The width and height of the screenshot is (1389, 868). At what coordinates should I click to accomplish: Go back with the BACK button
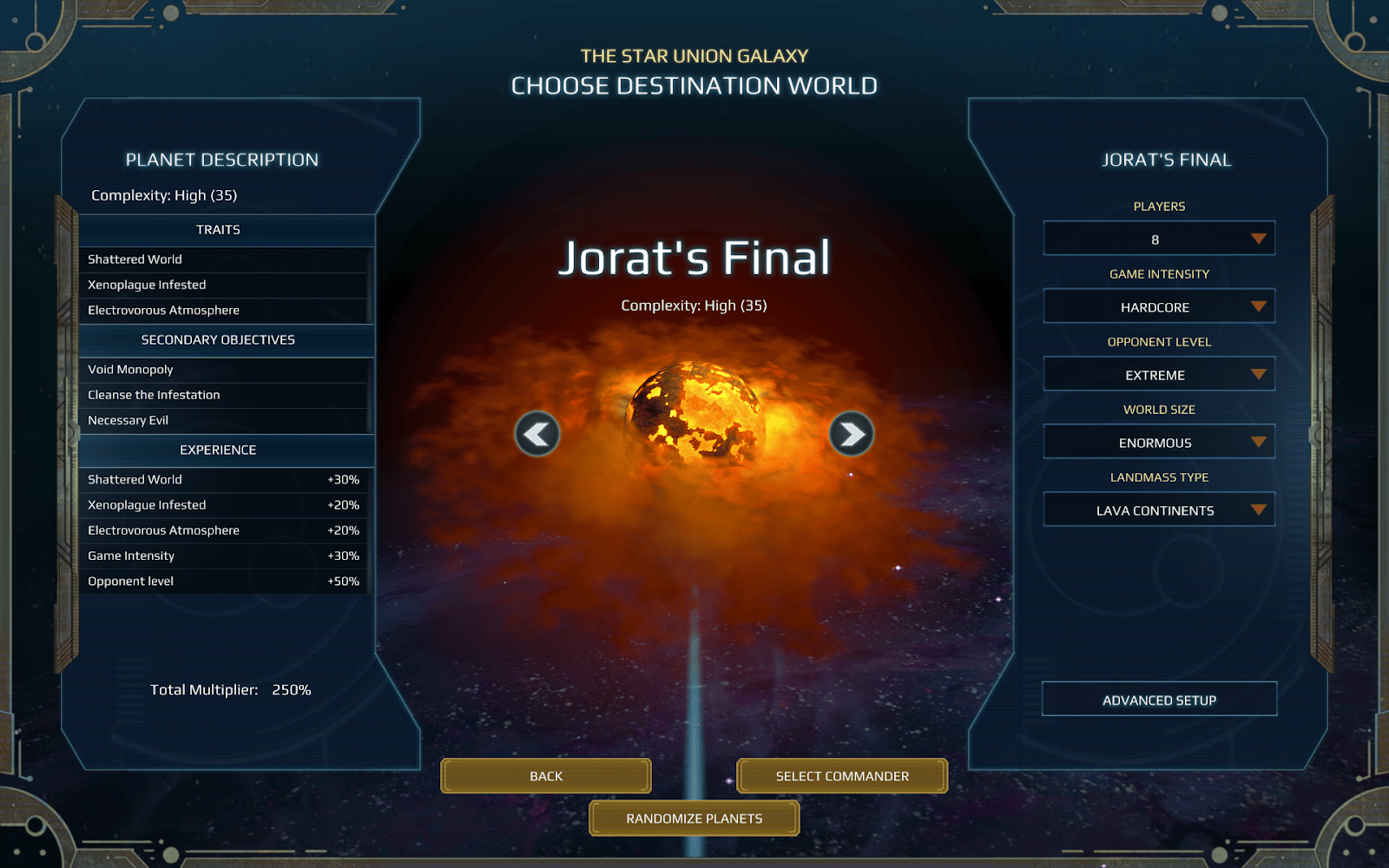click(546, 776)
